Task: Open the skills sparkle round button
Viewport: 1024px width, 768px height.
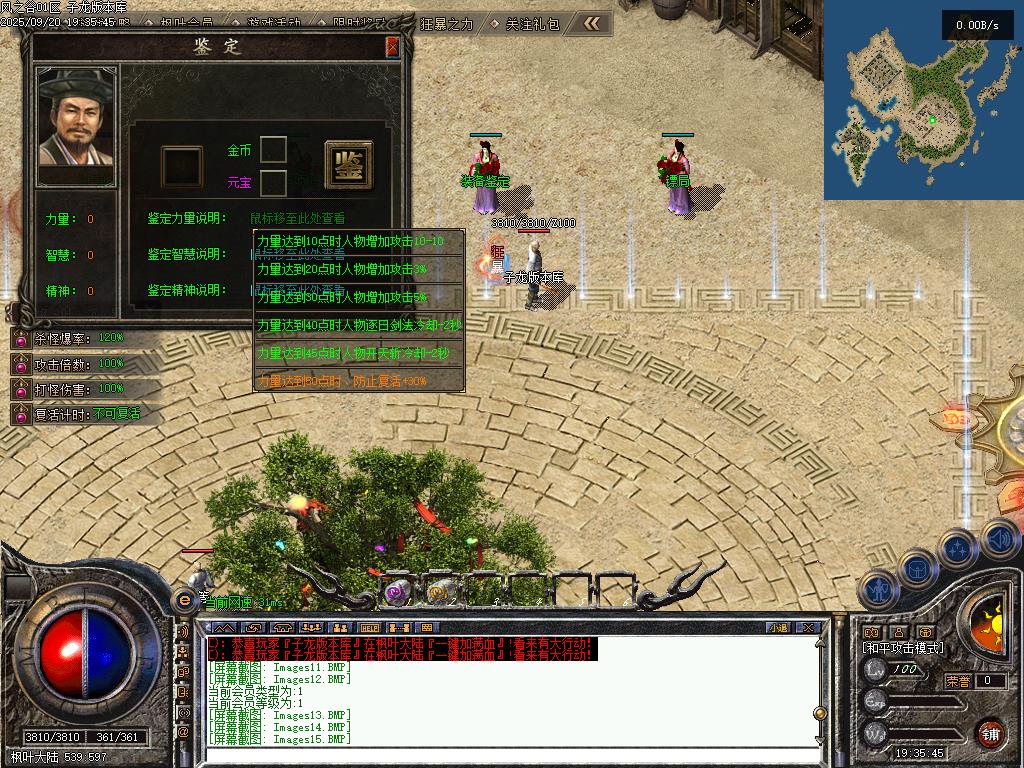Action: tap(959, 549)
